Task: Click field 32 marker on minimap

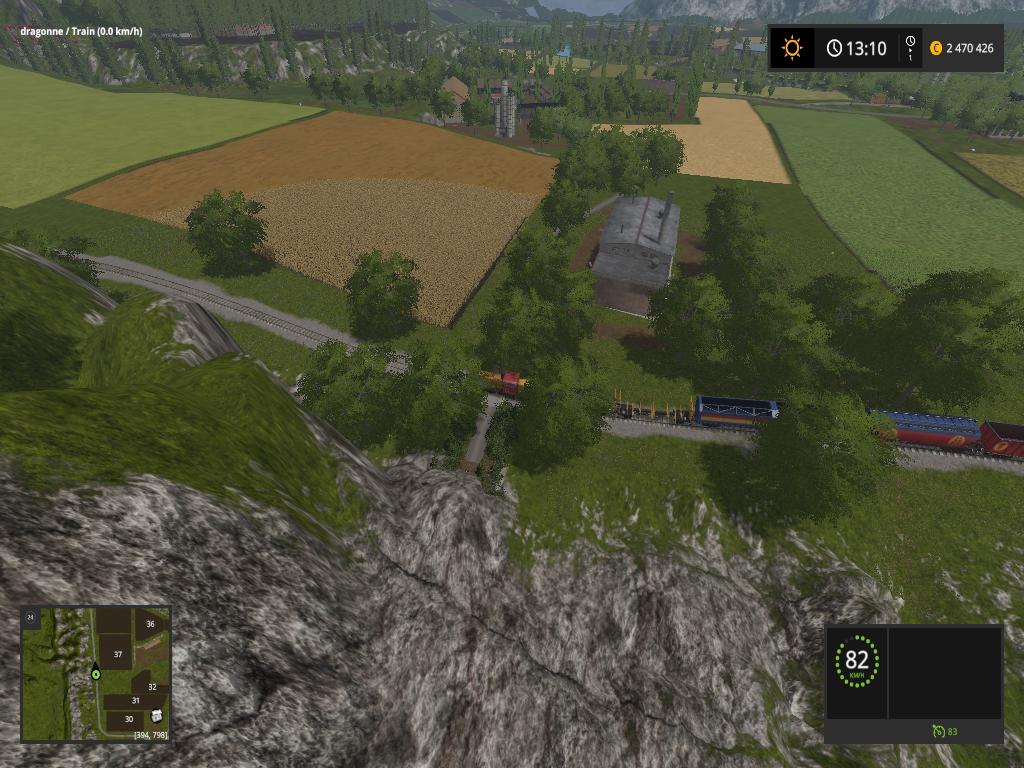Action: point(152,687)
